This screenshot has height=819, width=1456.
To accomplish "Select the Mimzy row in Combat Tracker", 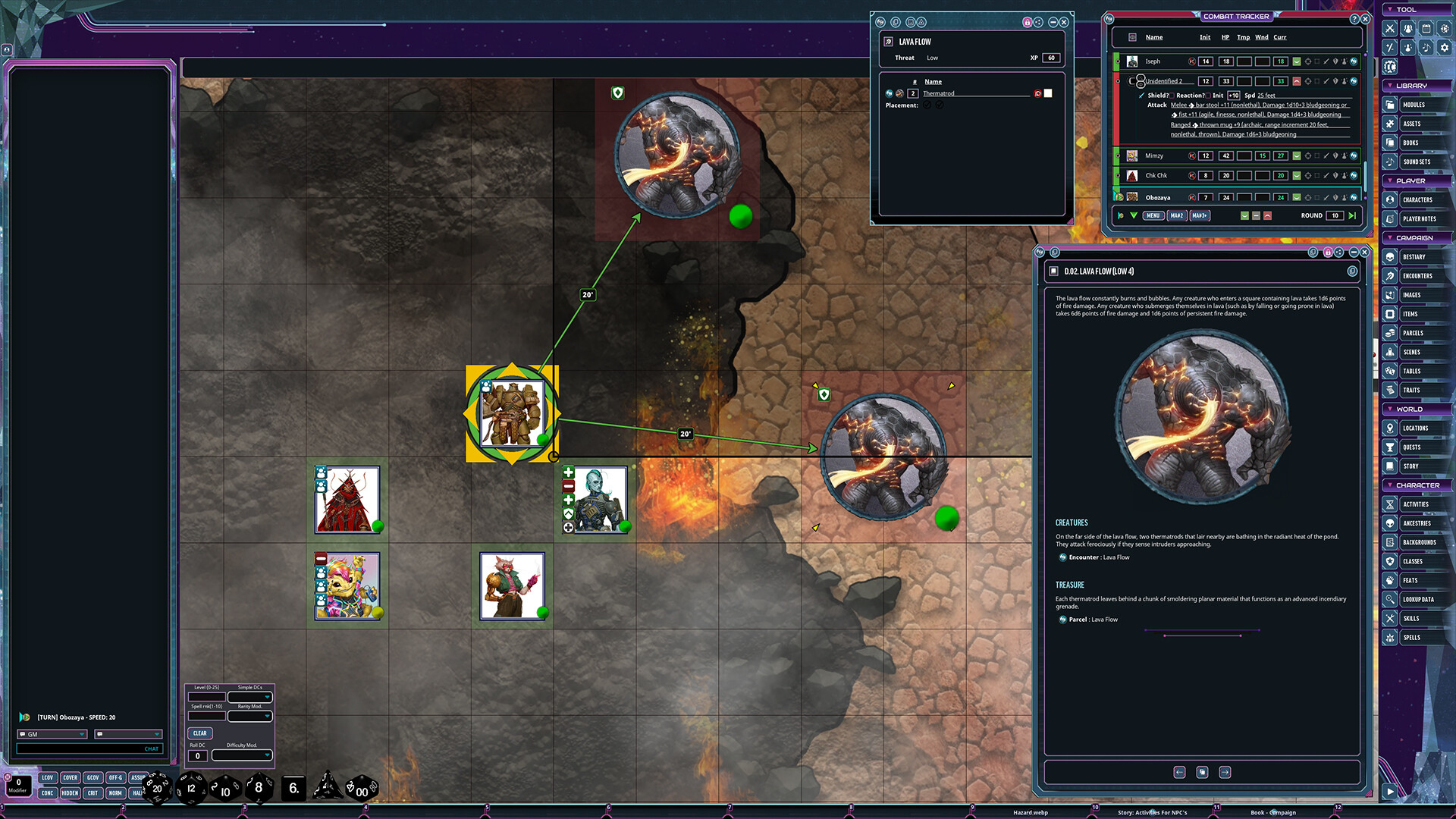I will point(1154,156).
